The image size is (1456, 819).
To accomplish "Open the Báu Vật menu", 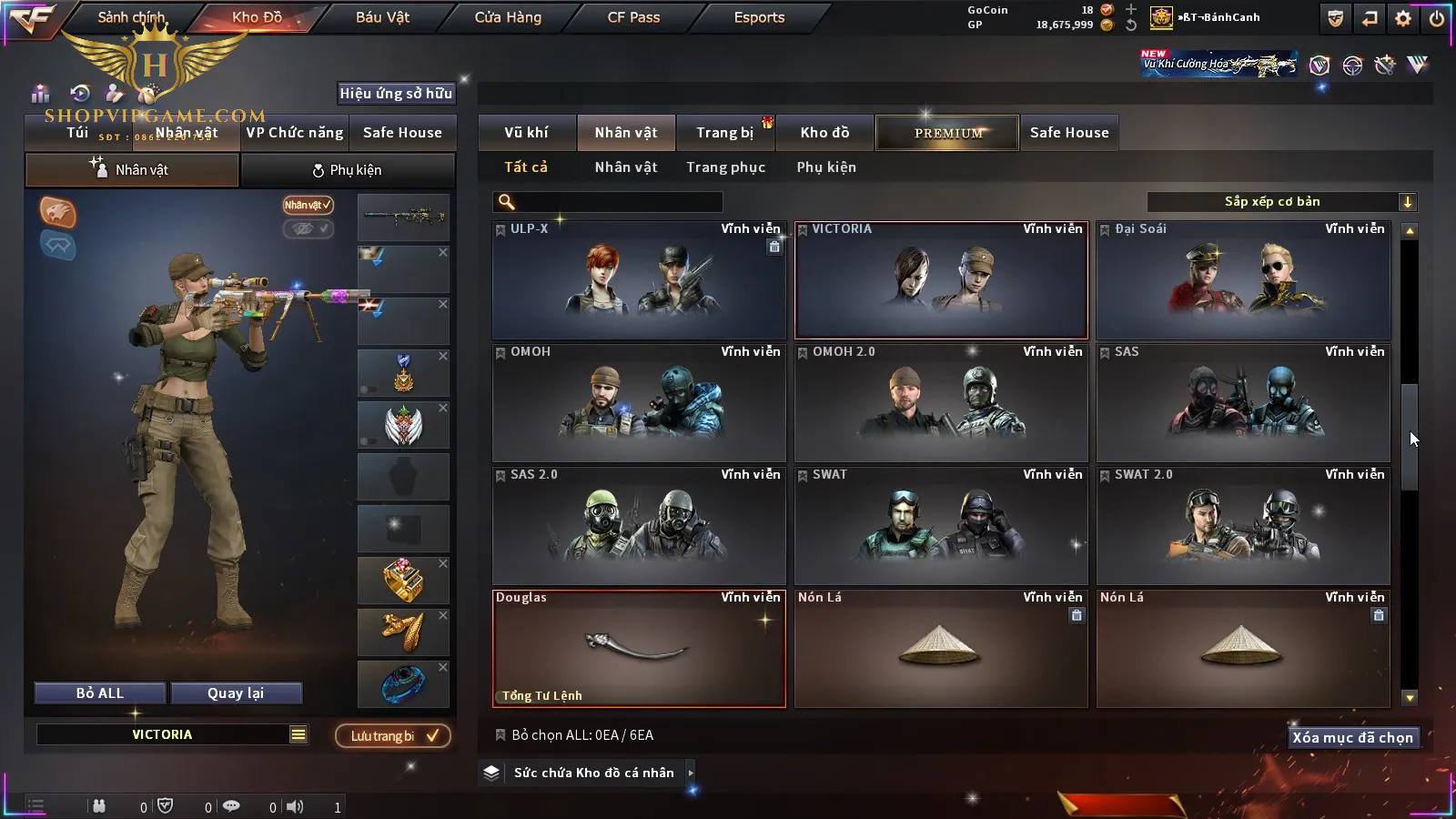I will click(382, 17).
